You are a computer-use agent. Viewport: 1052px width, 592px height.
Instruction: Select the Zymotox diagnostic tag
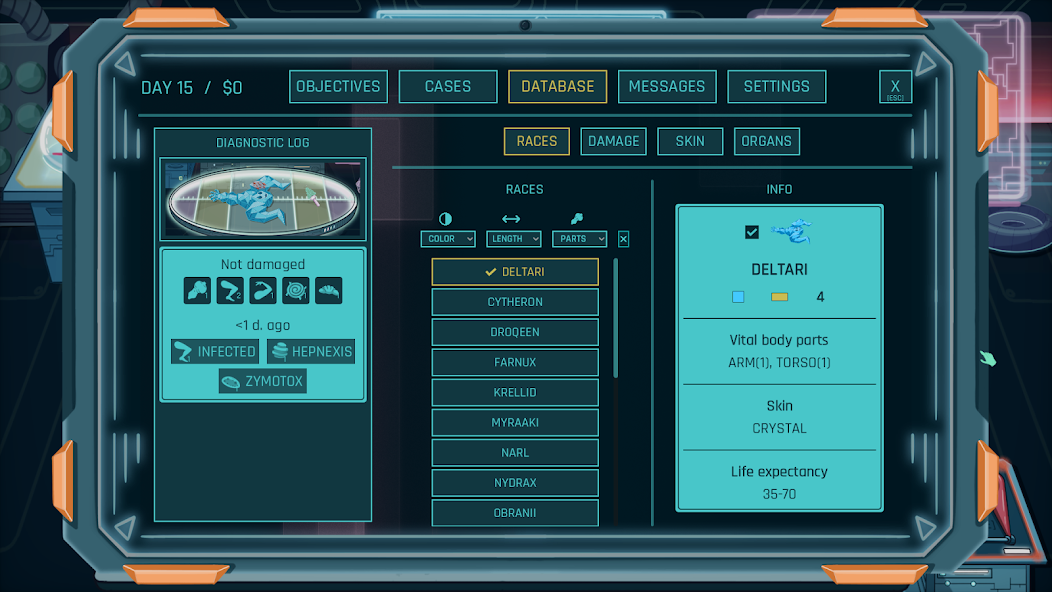263,381
